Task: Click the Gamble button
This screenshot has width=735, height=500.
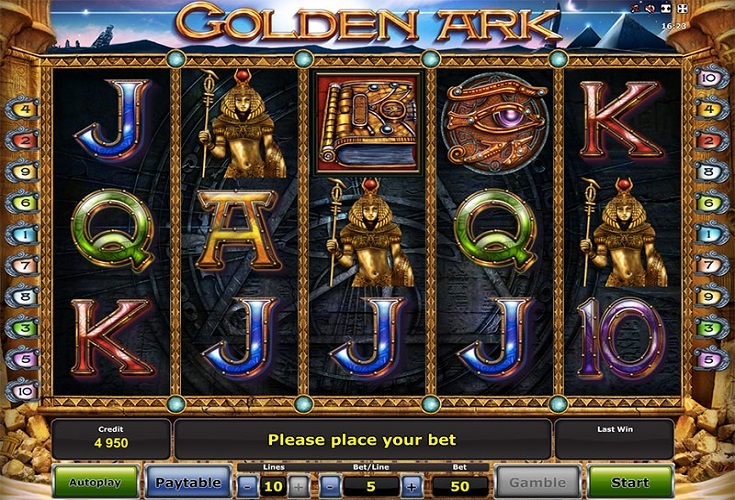Action: pyautogui.click(x=539, y=482)
